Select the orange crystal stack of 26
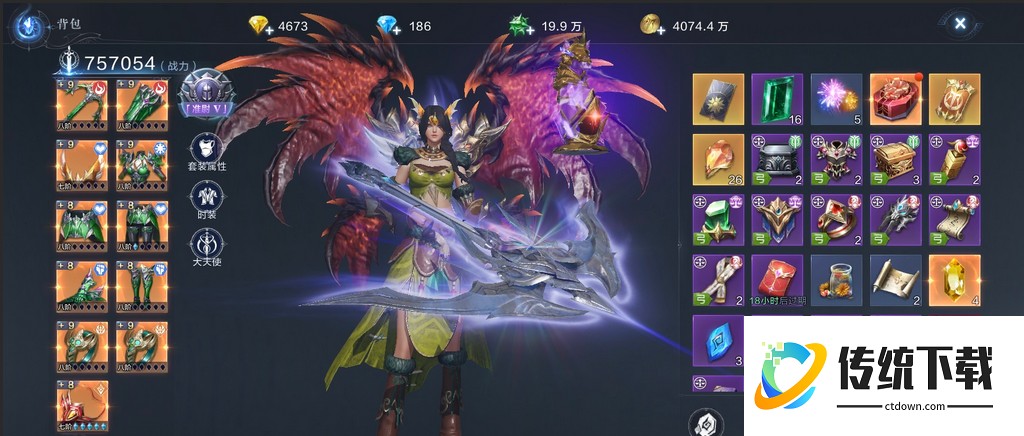1024x436 pixels. click(718, 159)
